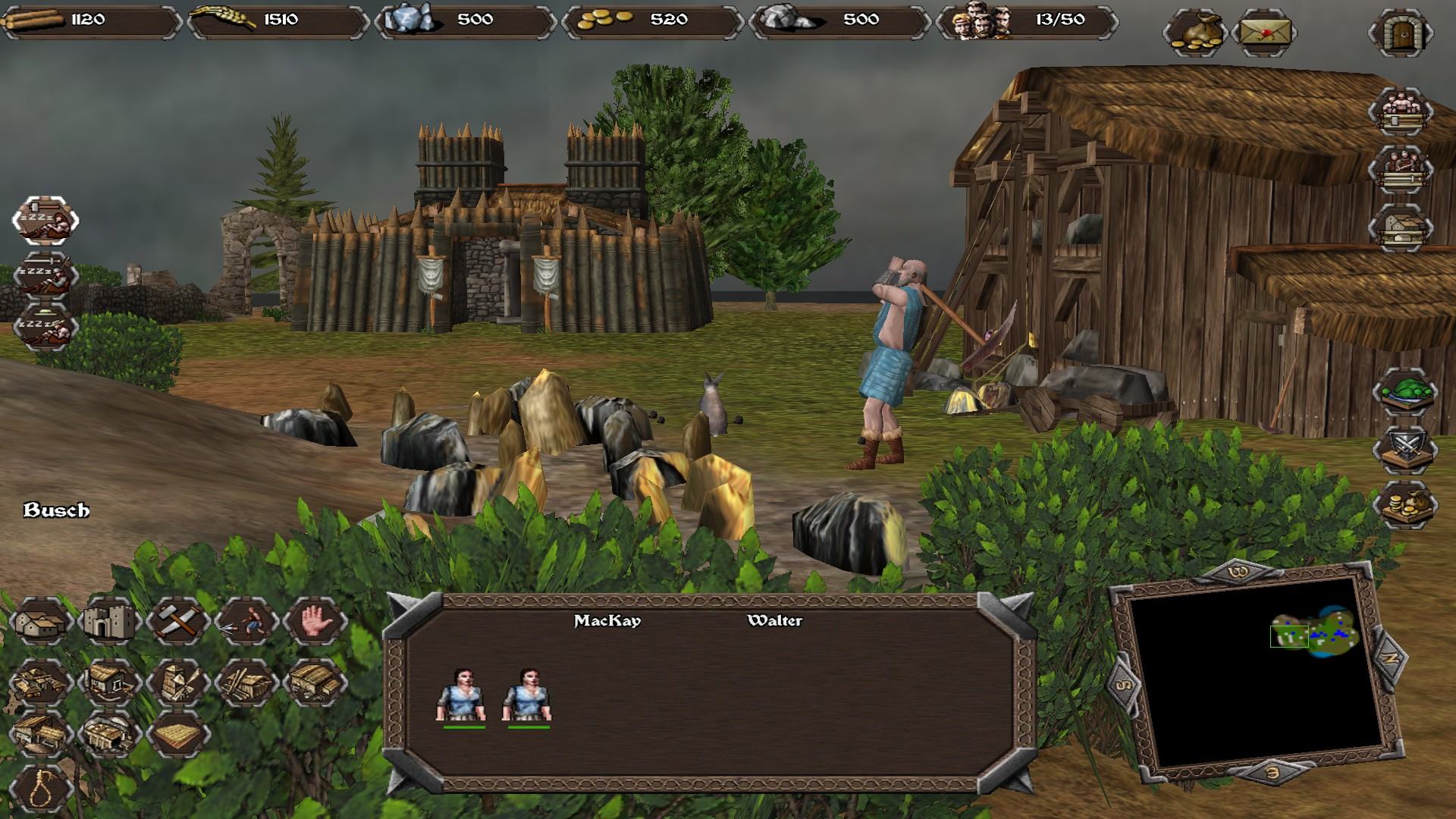Show the workers overview list

[1400, 112]
